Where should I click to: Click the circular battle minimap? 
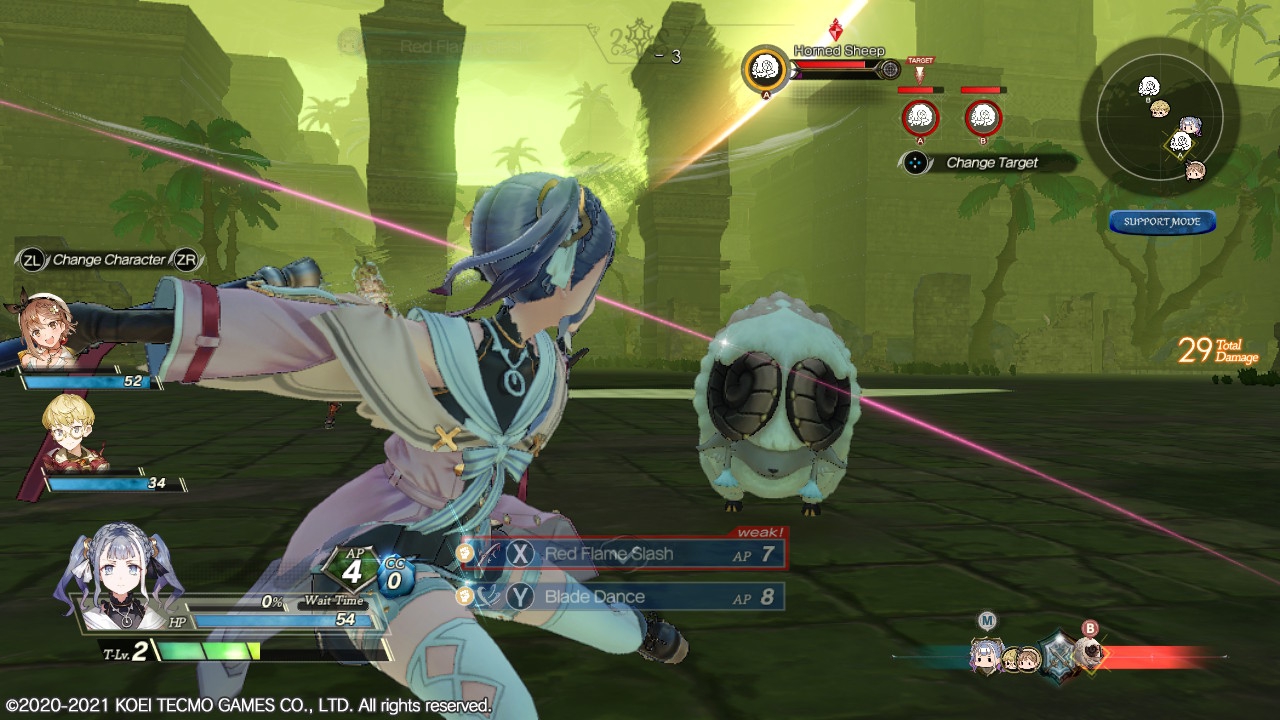[x=1159, y=118]
